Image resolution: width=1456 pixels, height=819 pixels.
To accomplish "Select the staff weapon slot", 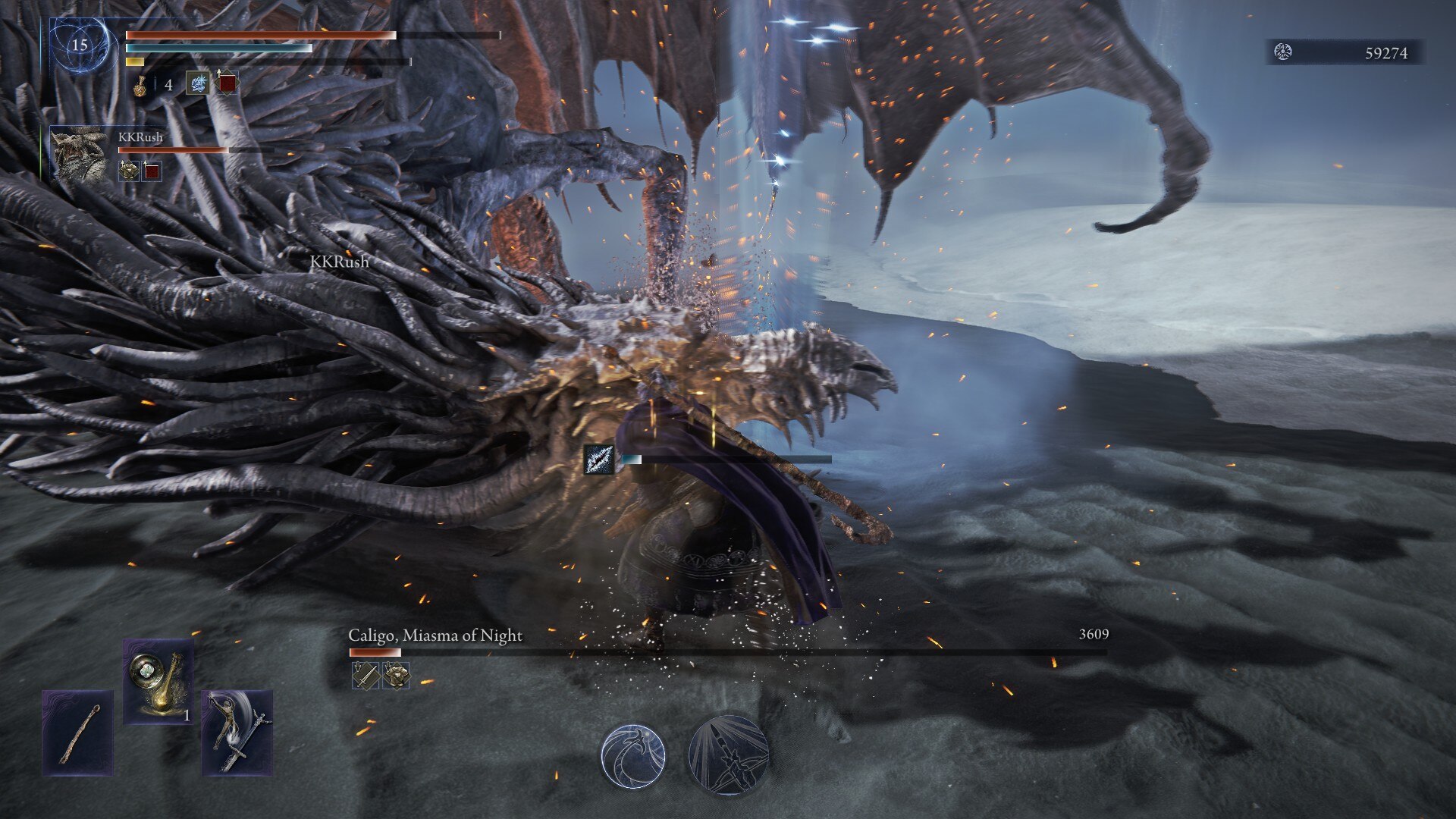I will click(78, 733).
